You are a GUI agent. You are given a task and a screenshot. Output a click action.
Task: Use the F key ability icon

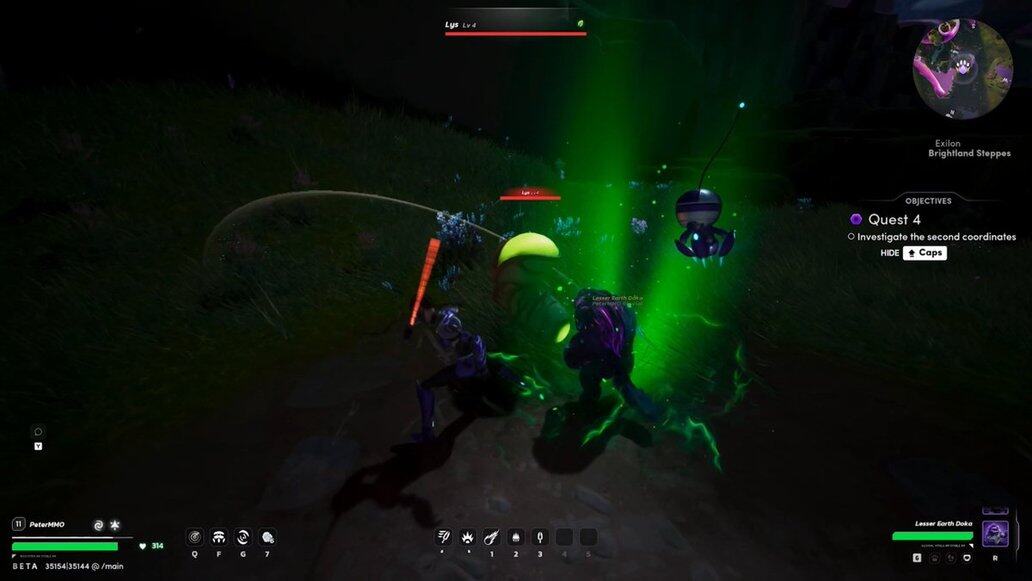pyautogui.click(x=219, y=537)
